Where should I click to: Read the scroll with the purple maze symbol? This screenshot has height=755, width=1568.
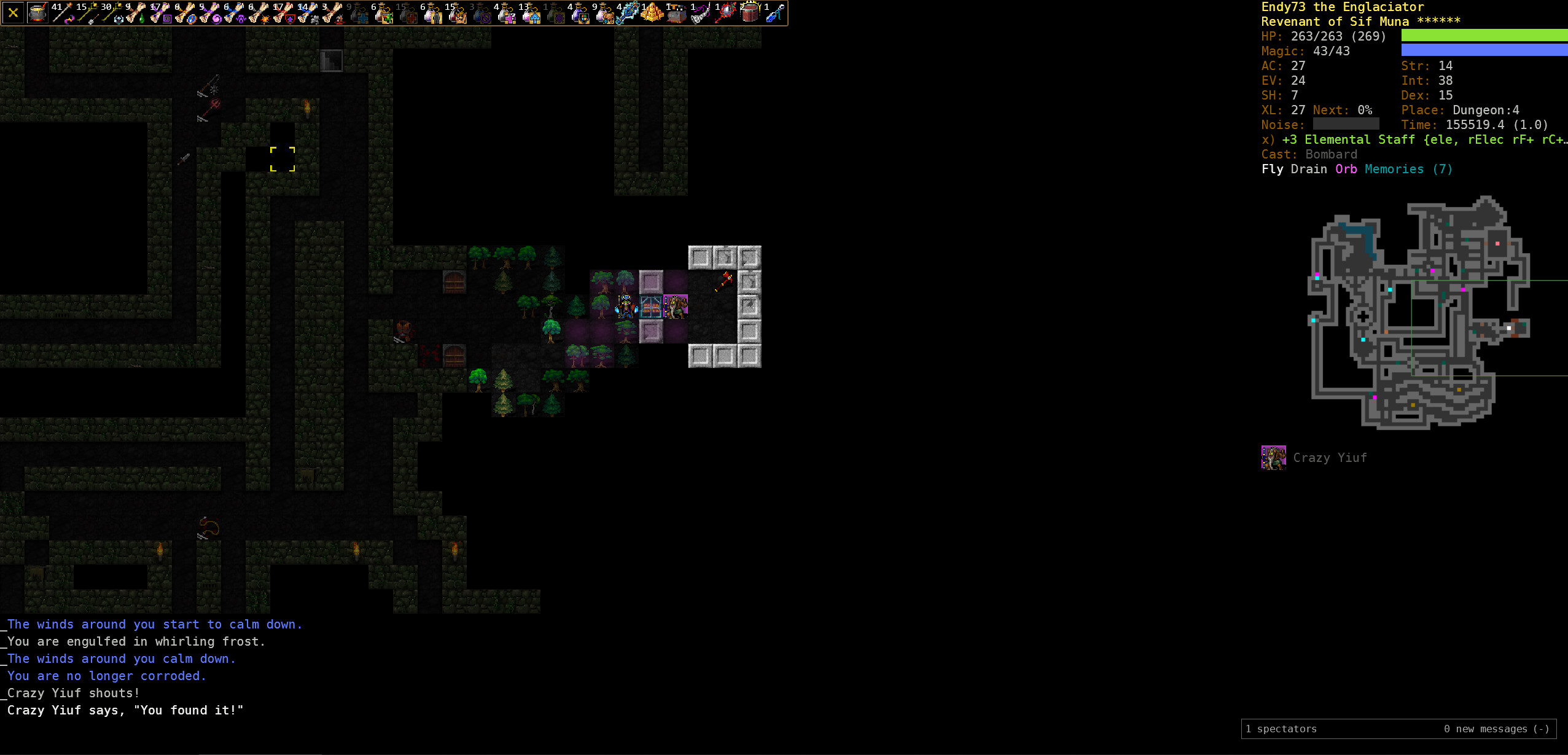click(160, 12)
